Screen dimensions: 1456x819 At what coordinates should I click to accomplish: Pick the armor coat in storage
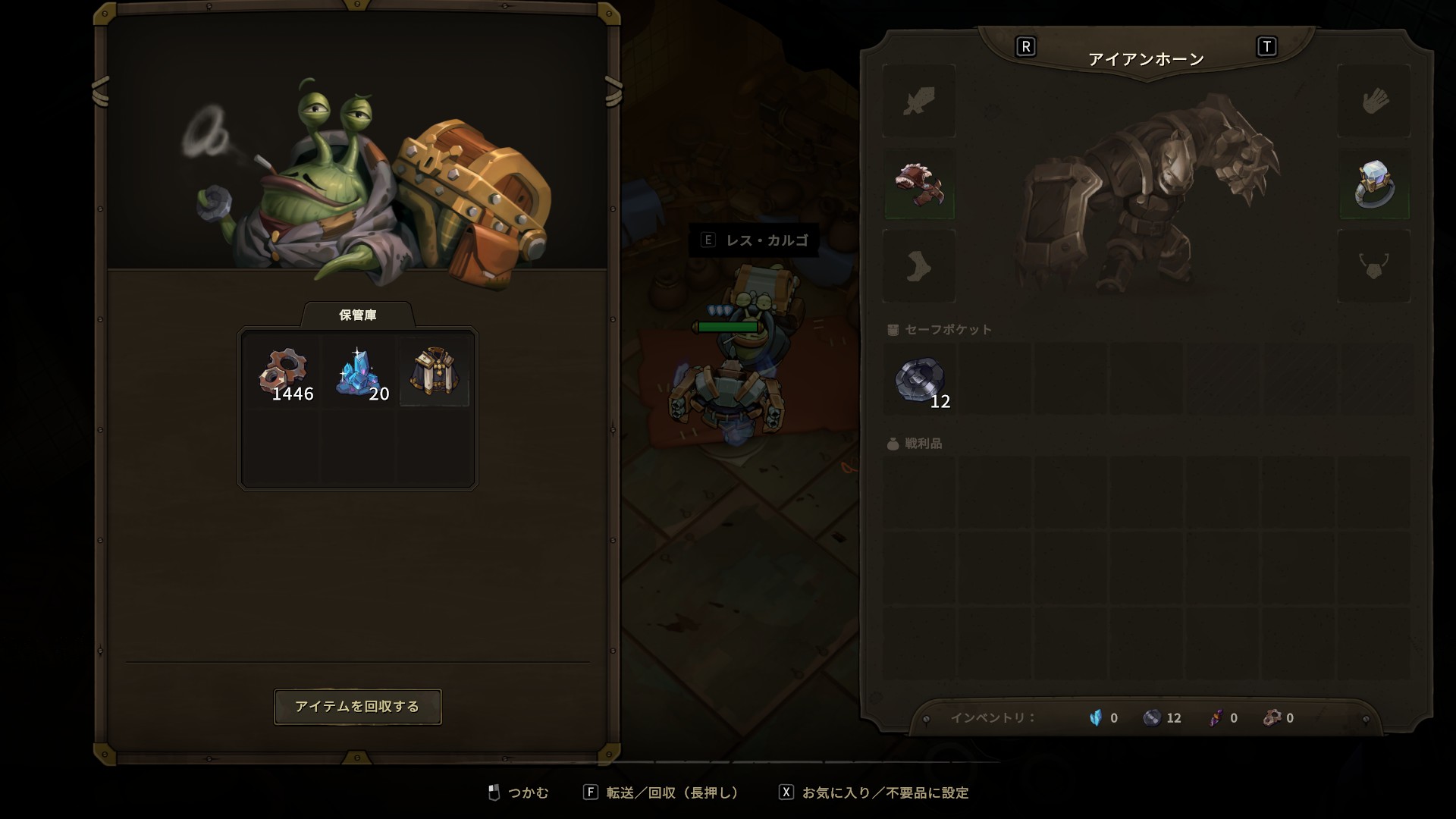click(434, 373)
